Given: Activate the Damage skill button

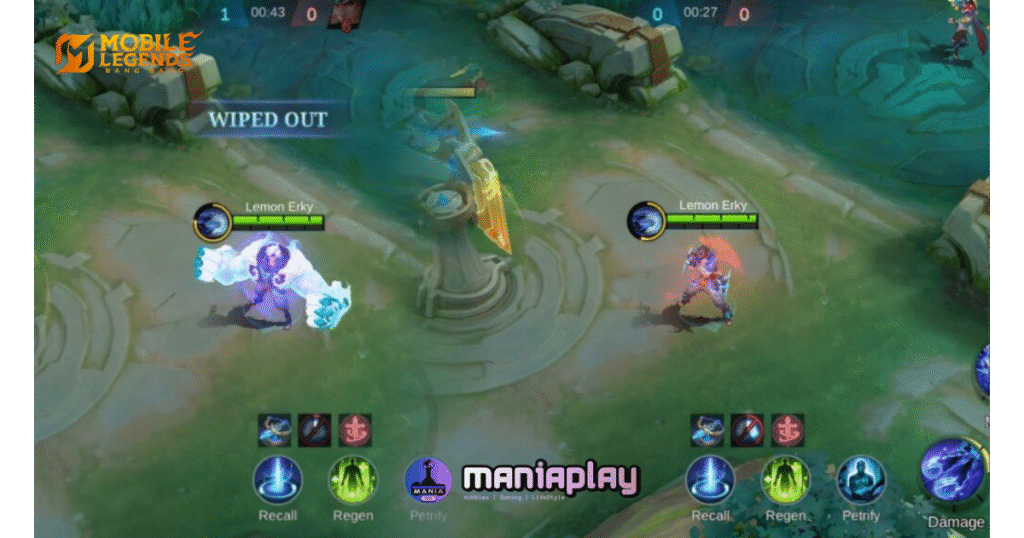Looking at the screenshot, I should tap(953, 472).
